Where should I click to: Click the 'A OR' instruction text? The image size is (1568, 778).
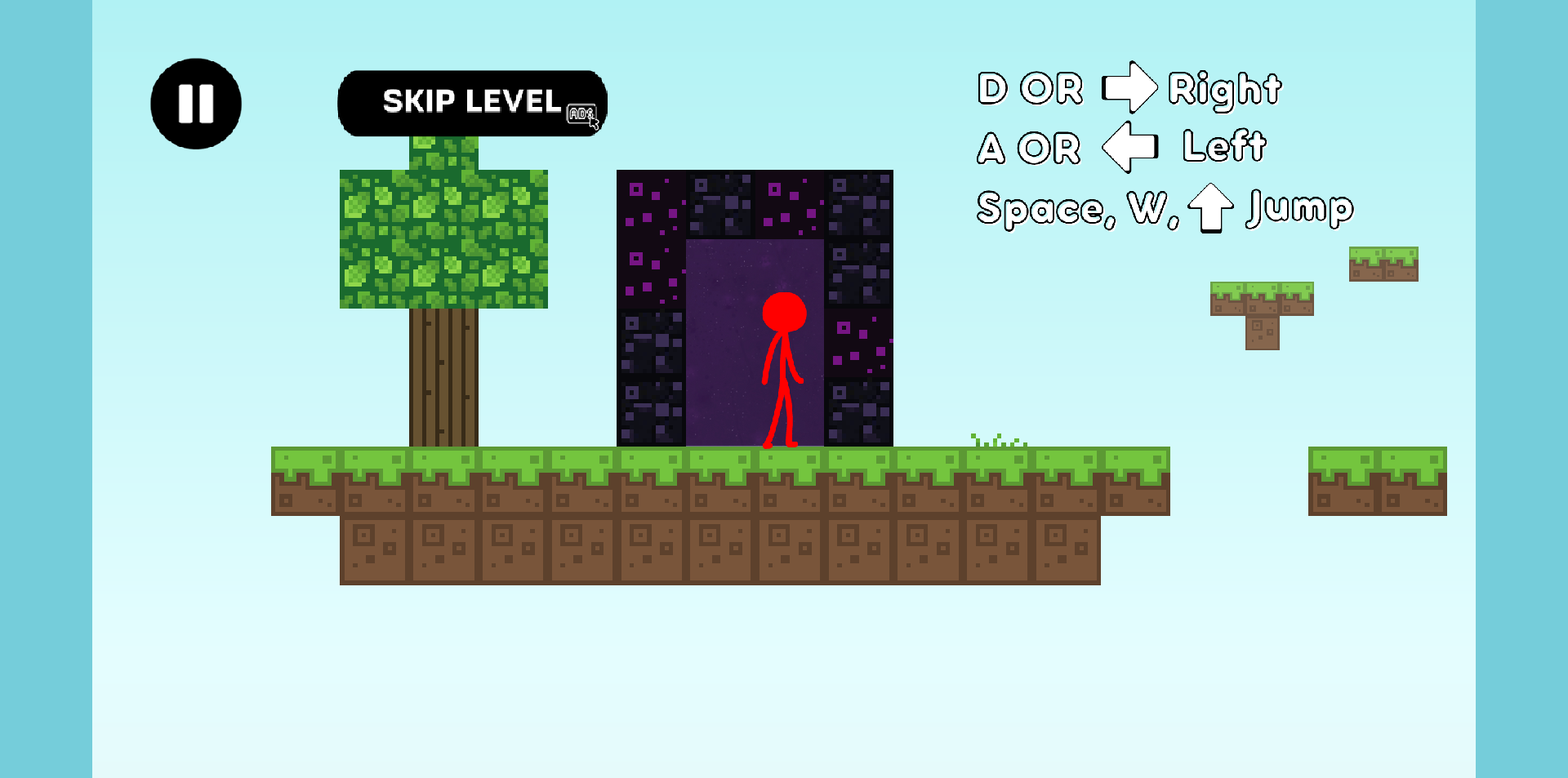click(x=1027, y=147)
